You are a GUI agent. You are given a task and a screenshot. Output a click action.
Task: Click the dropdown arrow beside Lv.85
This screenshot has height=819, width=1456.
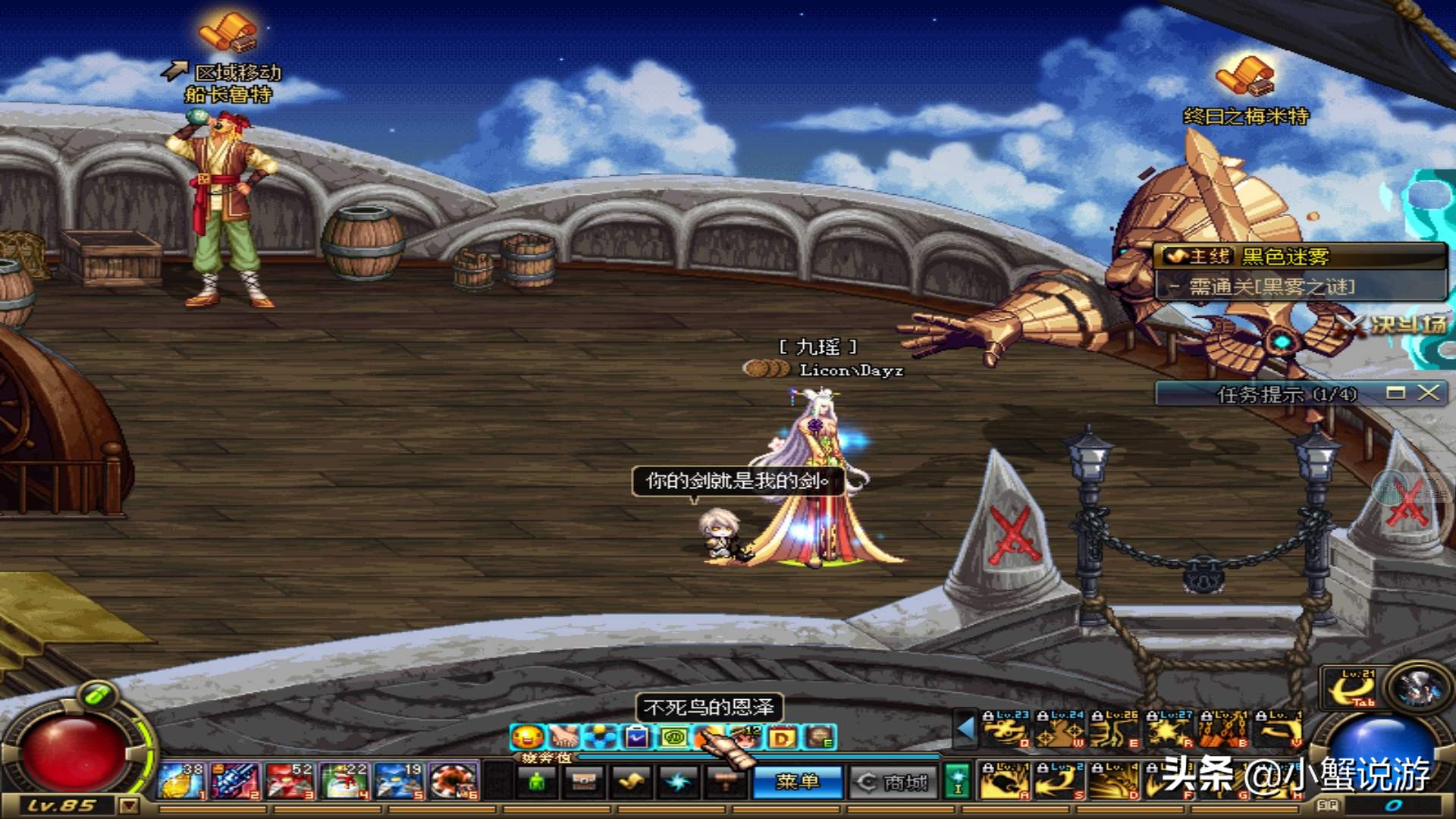coord(129,805)
